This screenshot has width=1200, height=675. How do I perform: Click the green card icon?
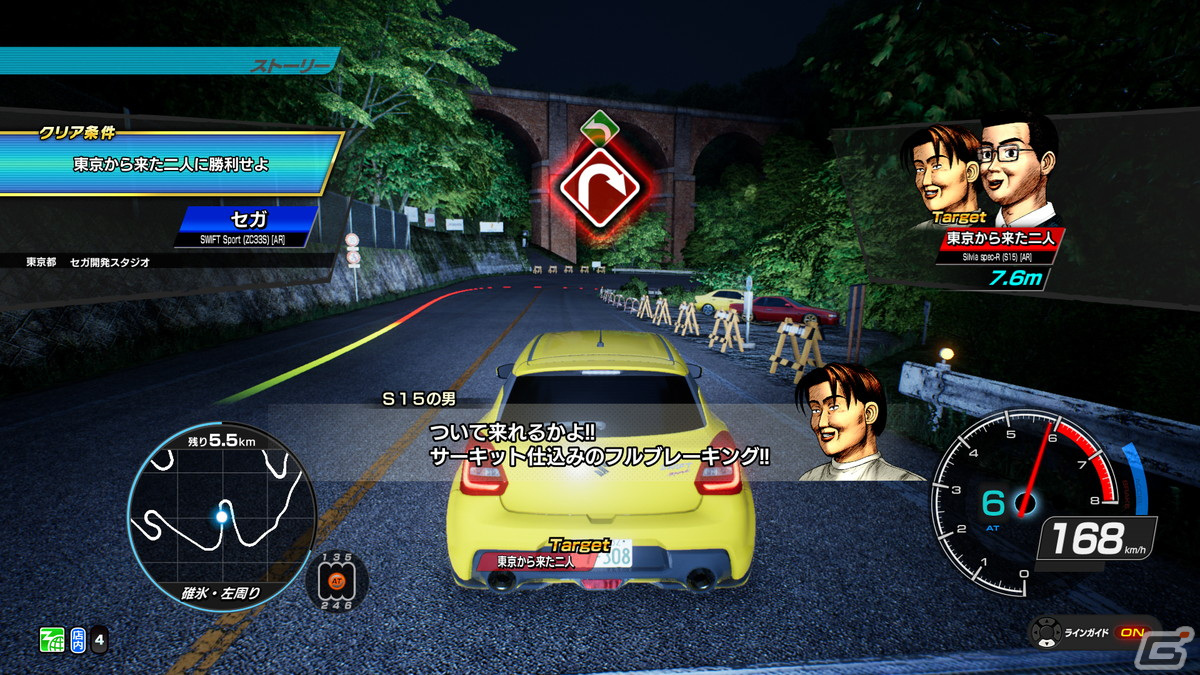(x=52, y=639)
